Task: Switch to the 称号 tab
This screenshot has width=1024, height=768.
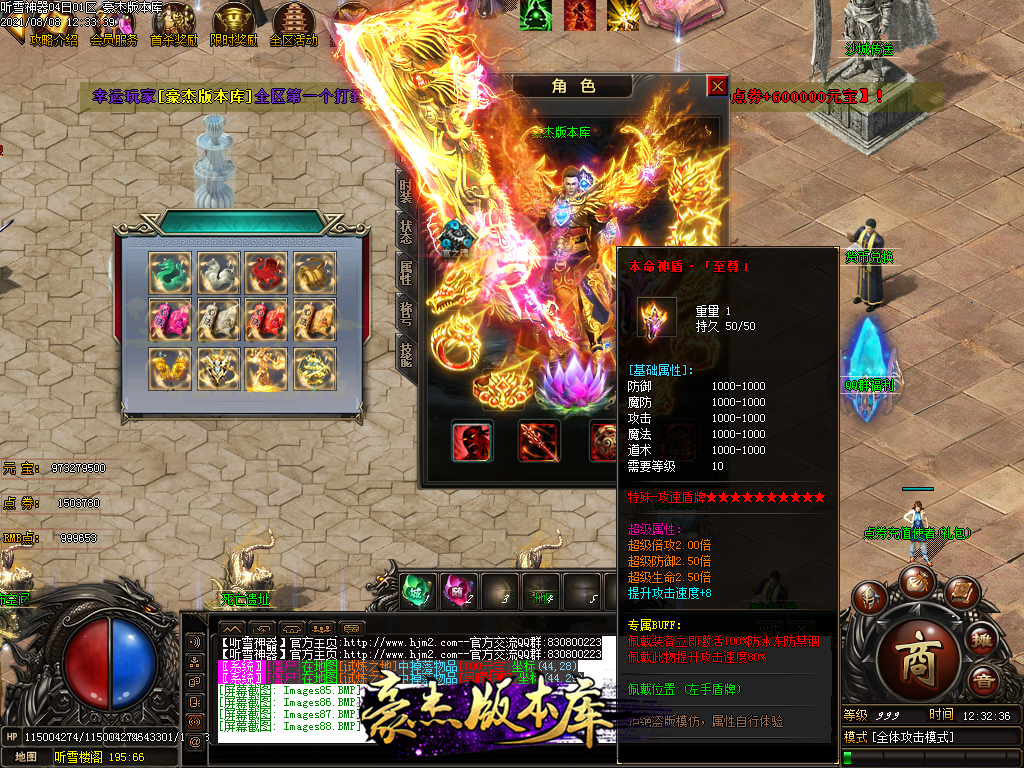Action: click(x=405, y=314)
